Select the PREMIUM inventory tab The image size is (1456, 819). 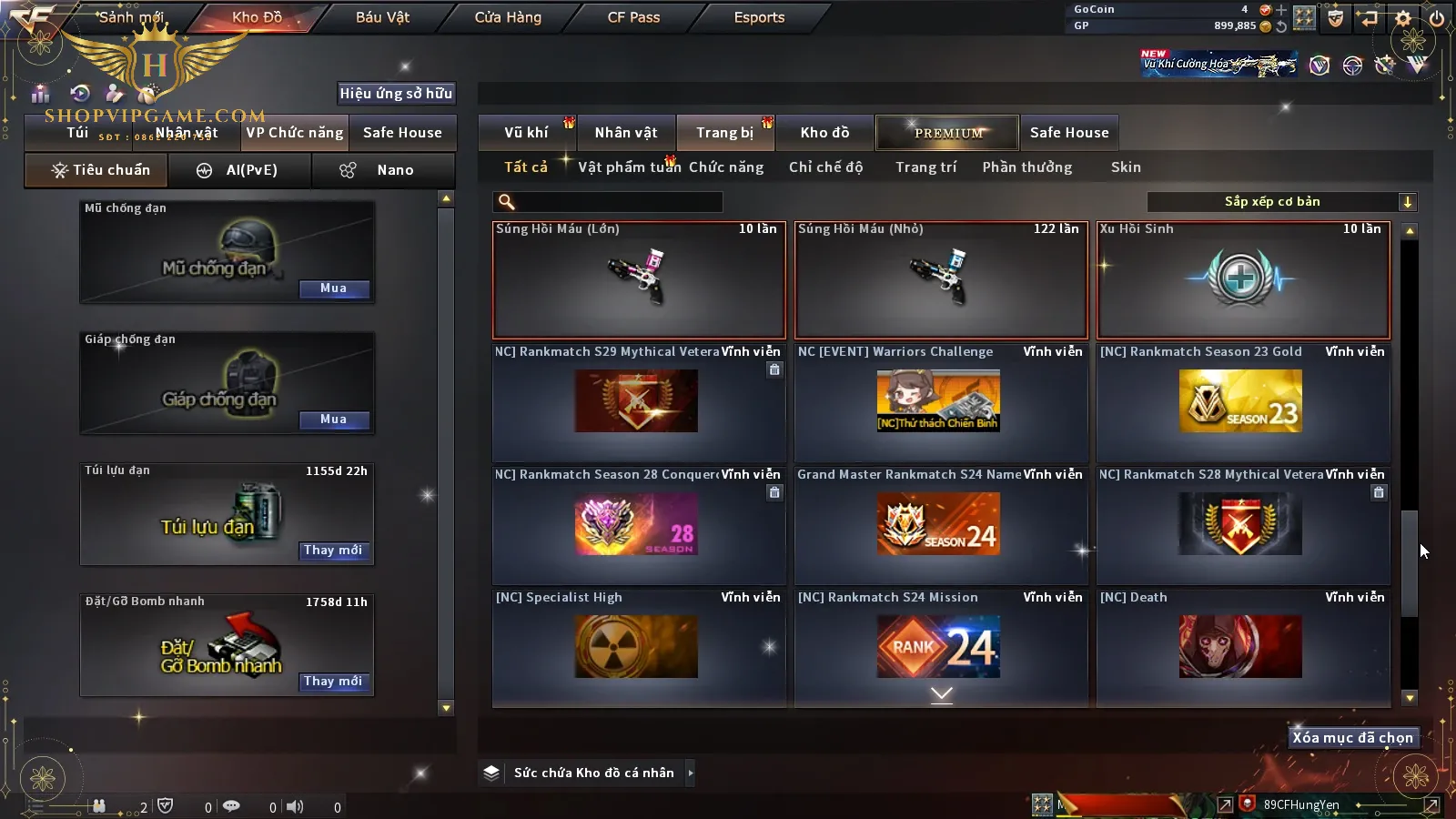pyautogui.click(x=948, y=133)
